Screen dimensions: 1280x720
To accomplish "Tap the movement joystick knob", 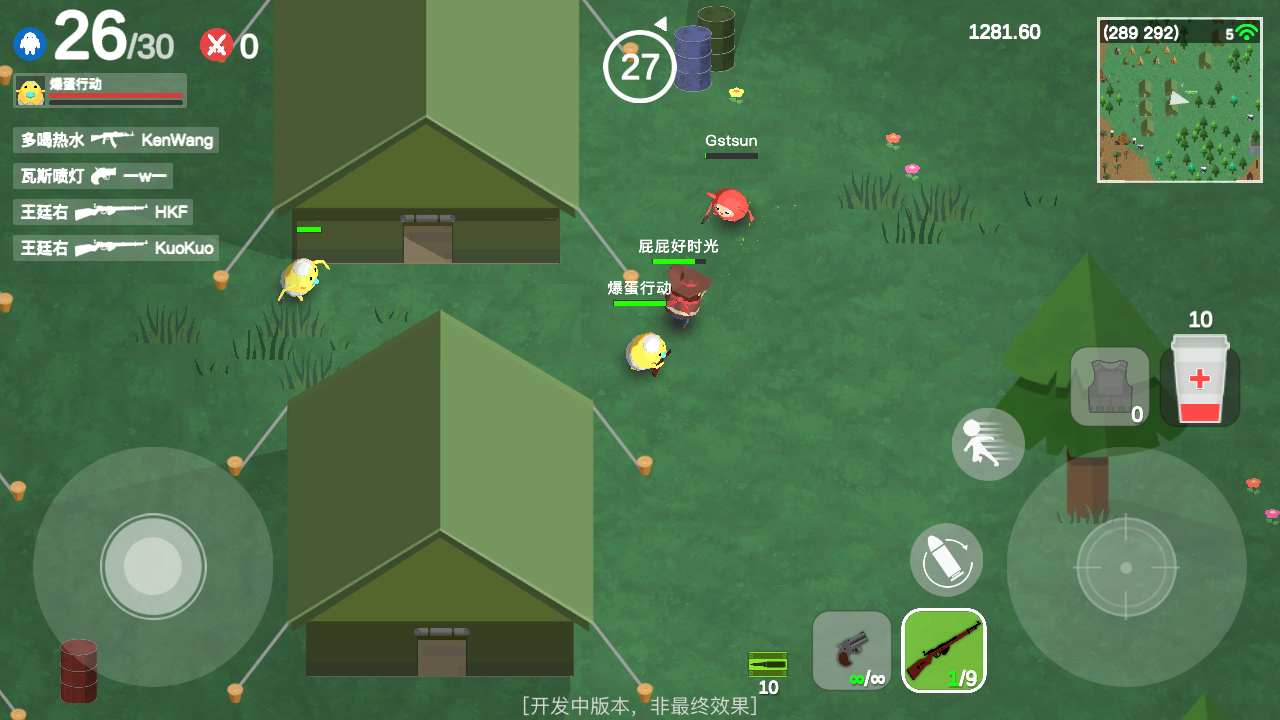I will tap(153, 566).
